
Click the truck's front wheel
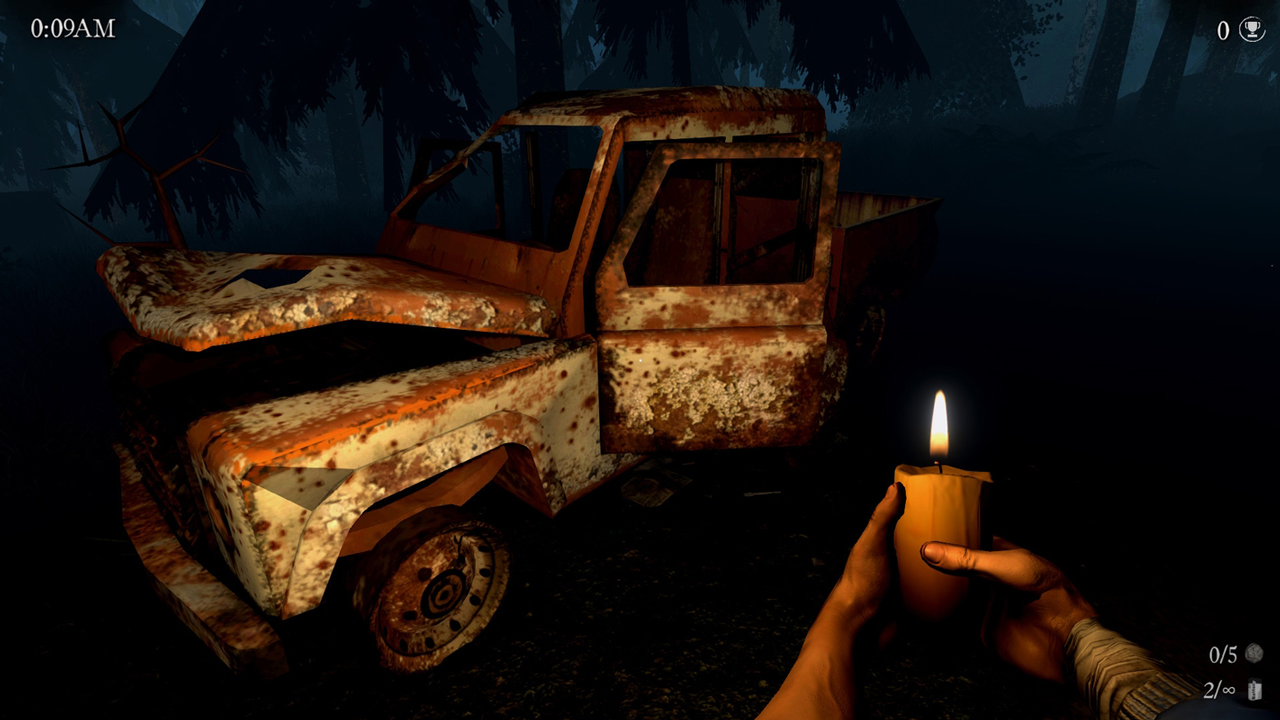pos(440,595)
